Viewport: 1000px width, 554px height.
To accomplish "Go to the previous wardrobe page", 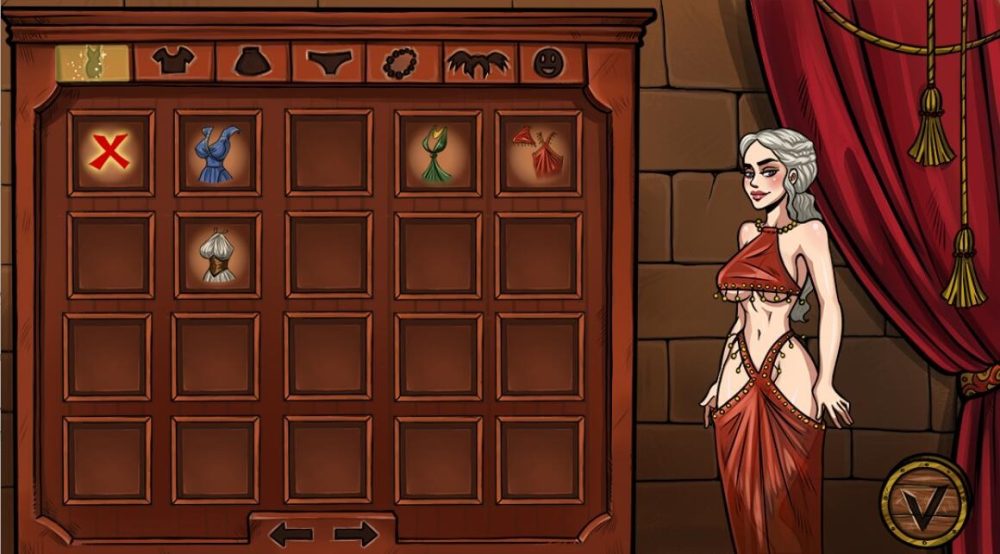I will point(291,533).
